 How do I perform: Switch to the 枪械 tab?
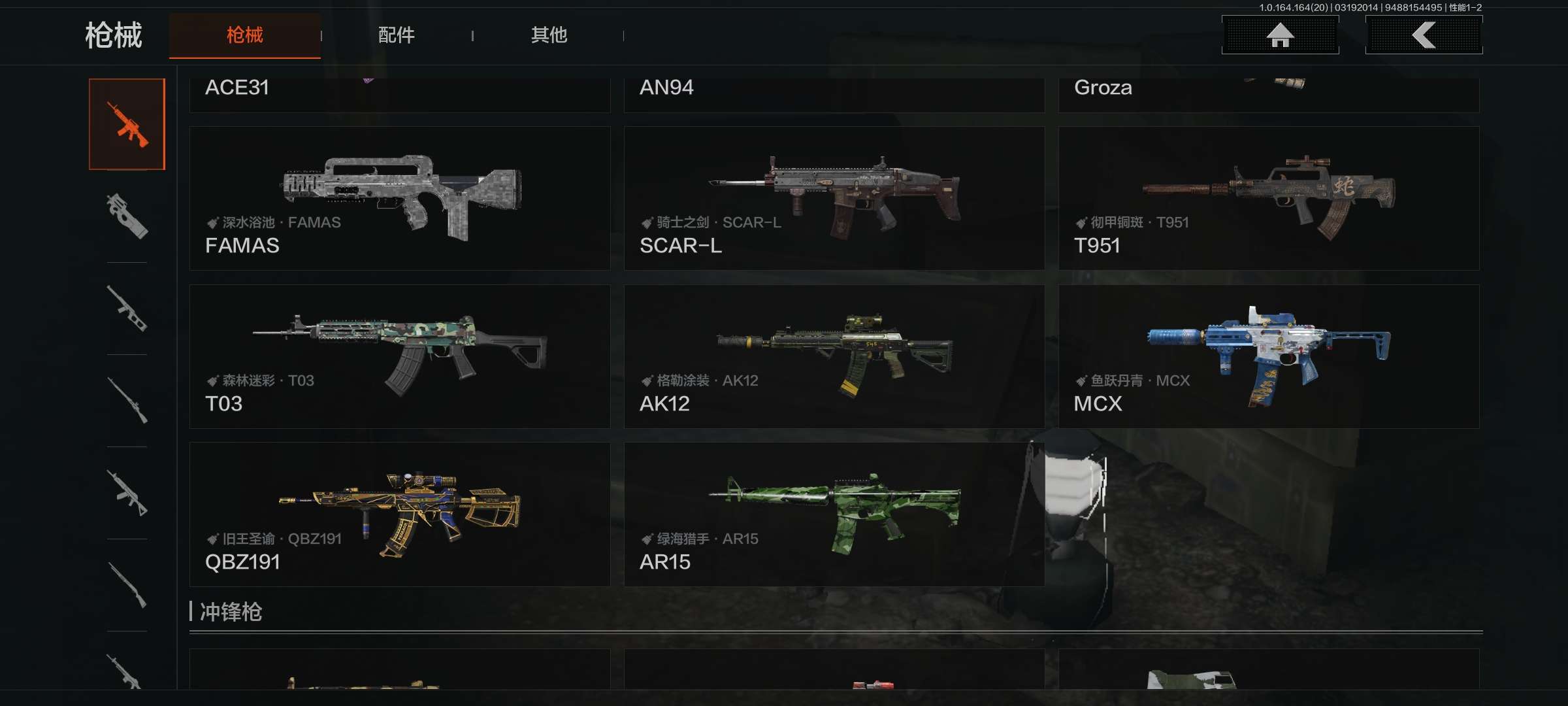tap(244, 35)
